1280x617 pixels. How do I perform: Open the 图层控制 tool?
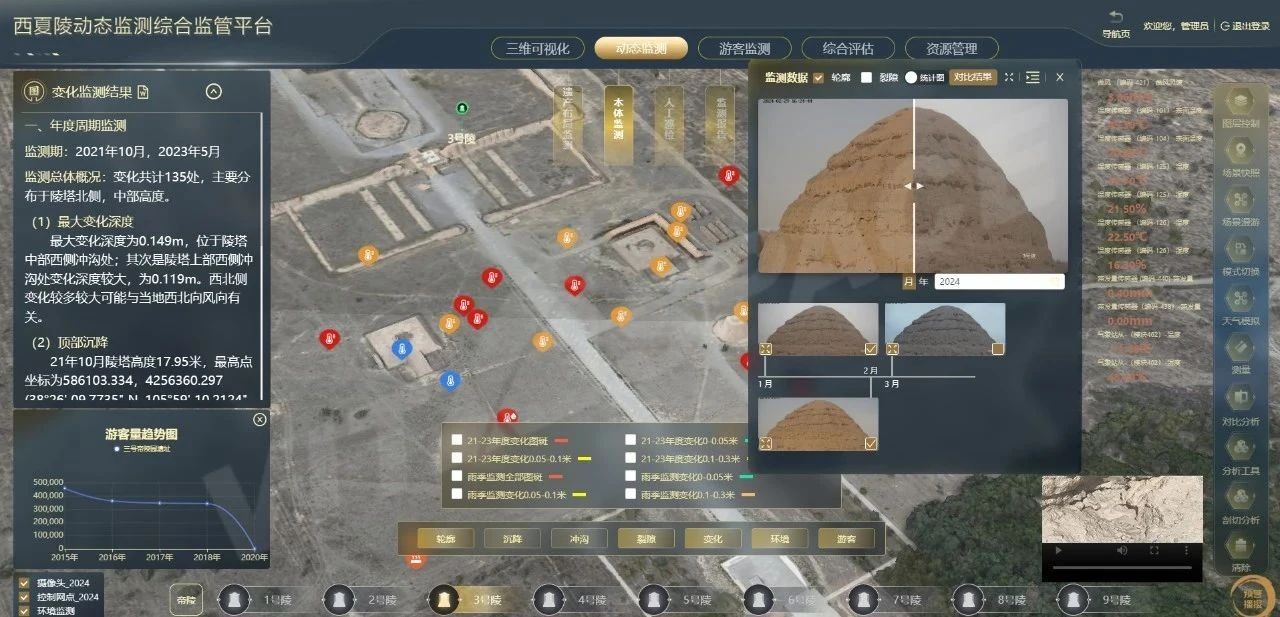click(x=1241, y=105)
